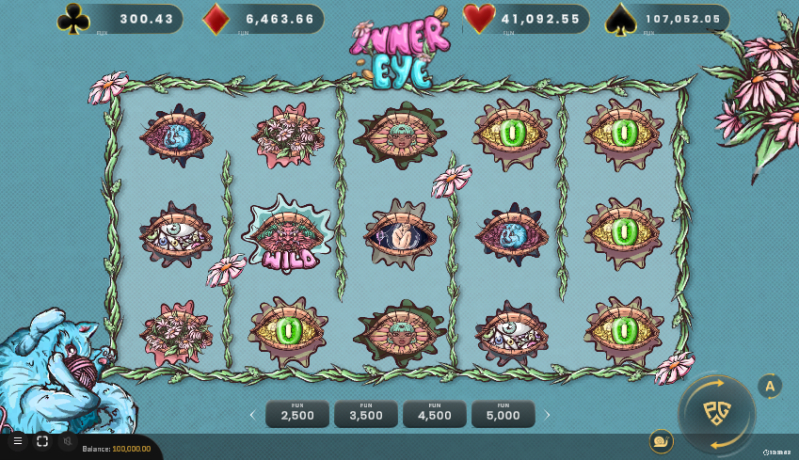
Task: Toggle fullscreen mode
Action: point(42,440)
